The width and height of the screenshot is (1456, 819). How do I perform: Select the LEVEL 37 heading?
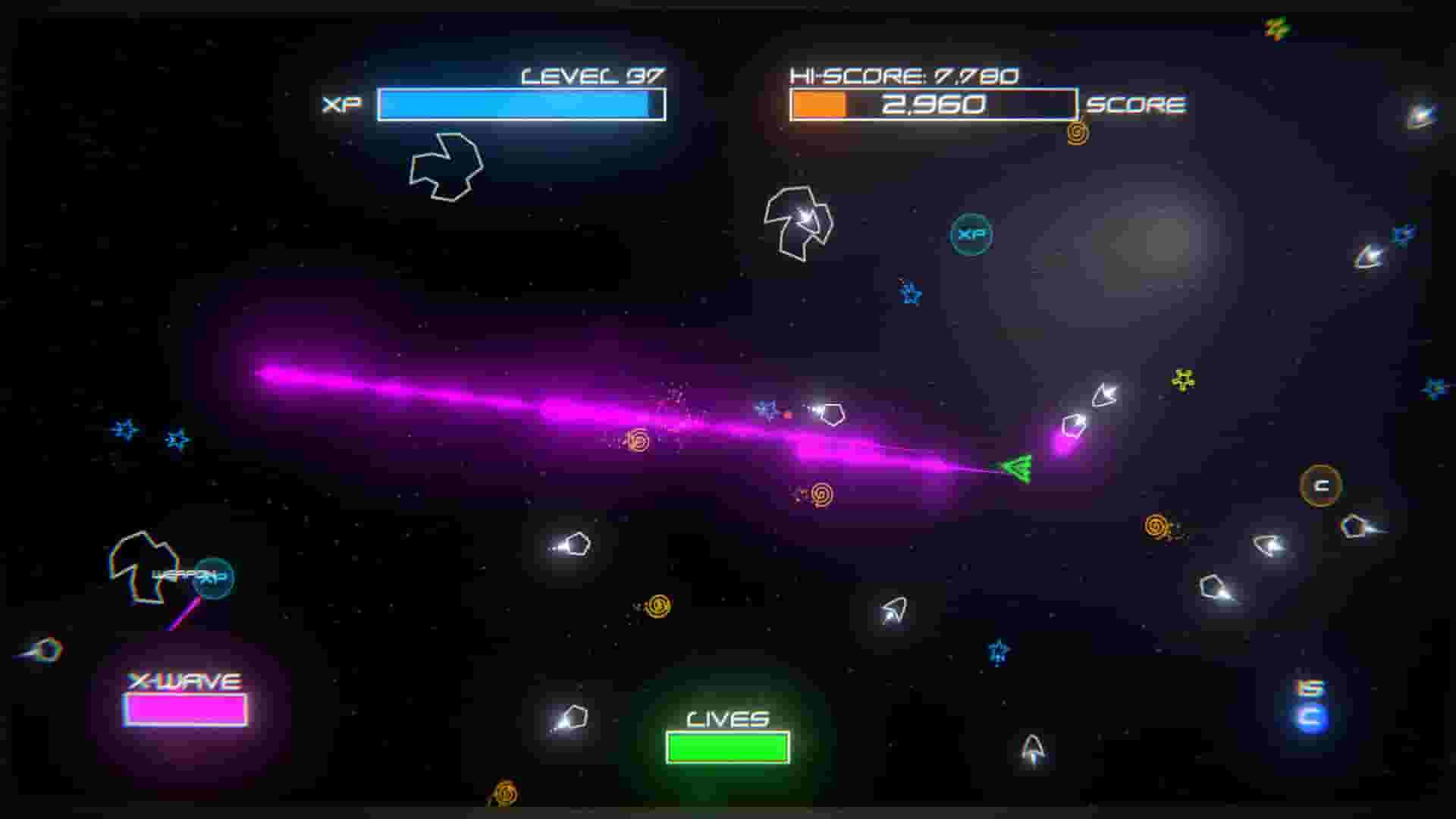(593, 75)
